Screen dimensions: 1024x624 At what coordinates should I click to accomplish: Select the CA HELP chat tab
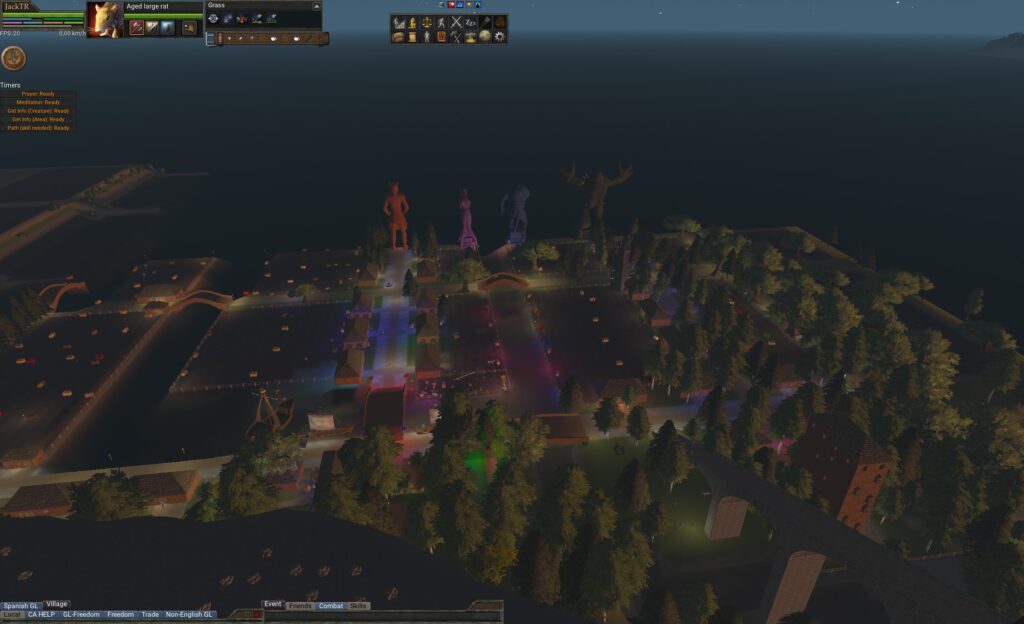(41, 614)
